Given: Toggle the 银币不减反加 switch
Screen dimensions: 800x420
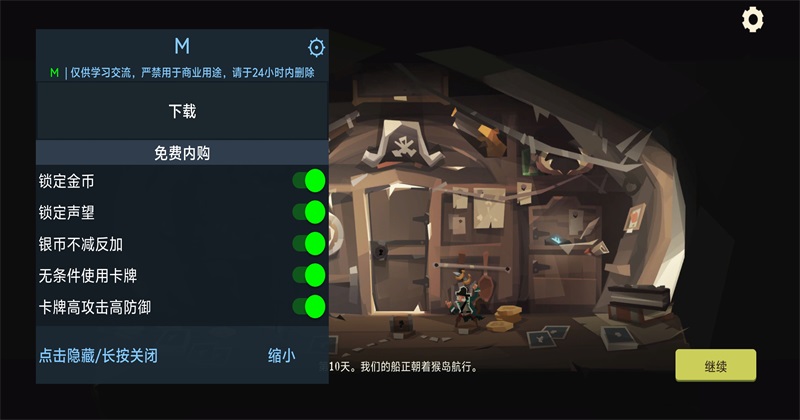Looking at the screenshot, I should pyautogui.click(x=309, y=243).
